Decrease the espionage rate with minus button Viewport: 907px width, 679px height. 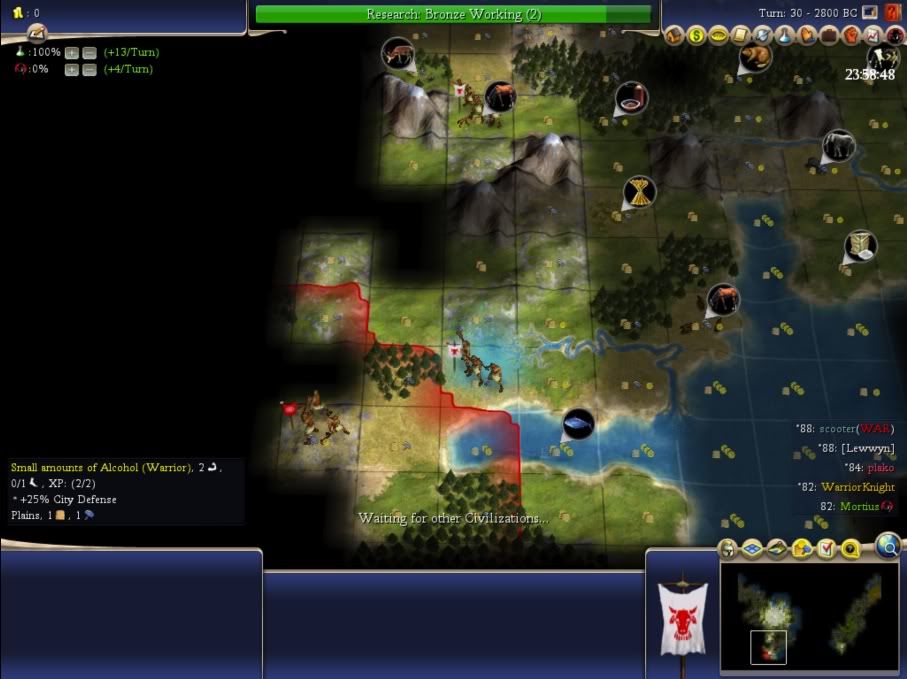(89, 69)
